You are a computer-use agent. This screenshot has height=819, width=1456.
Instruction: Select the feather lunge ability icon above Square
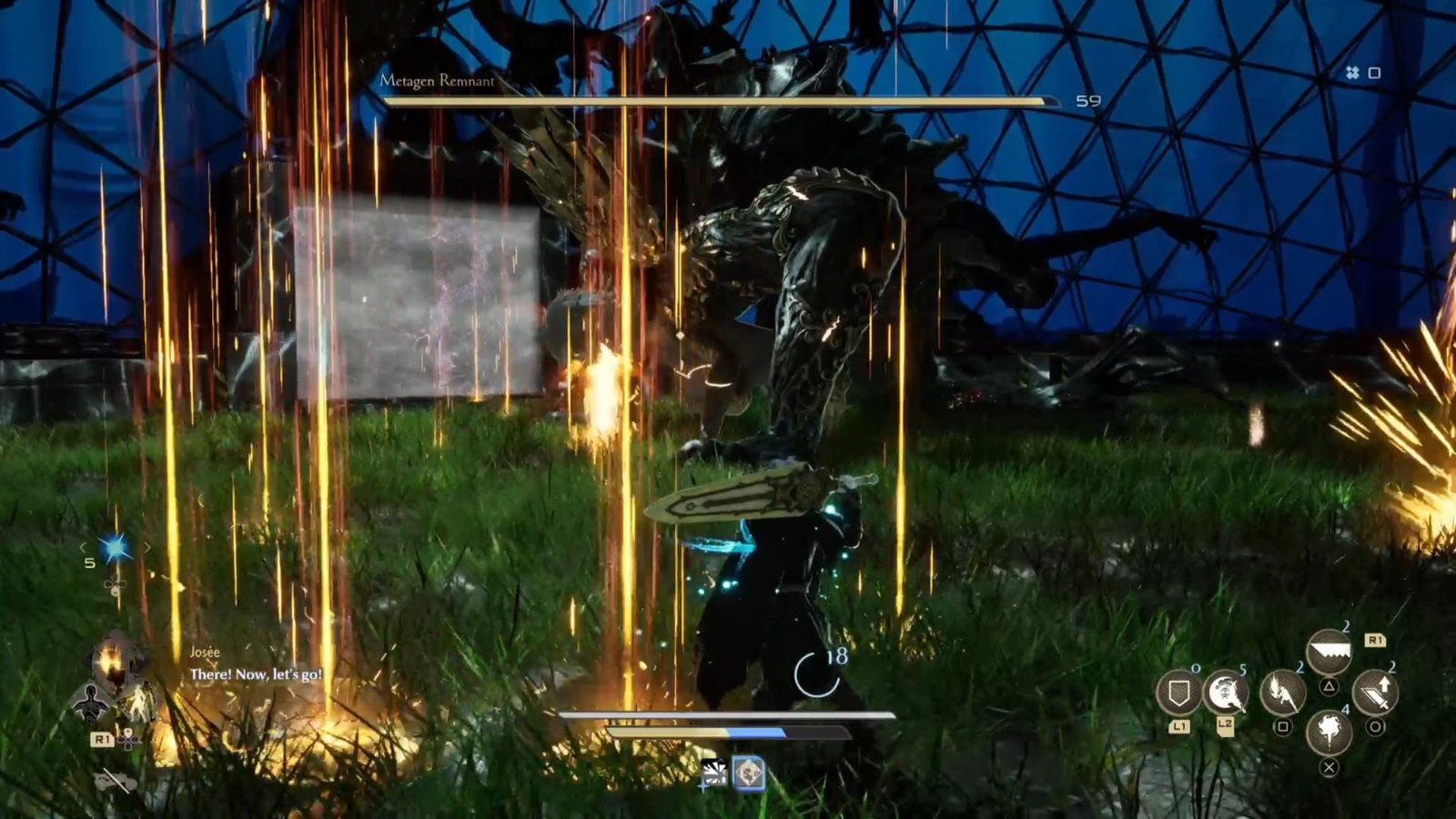click(1281, 693)
